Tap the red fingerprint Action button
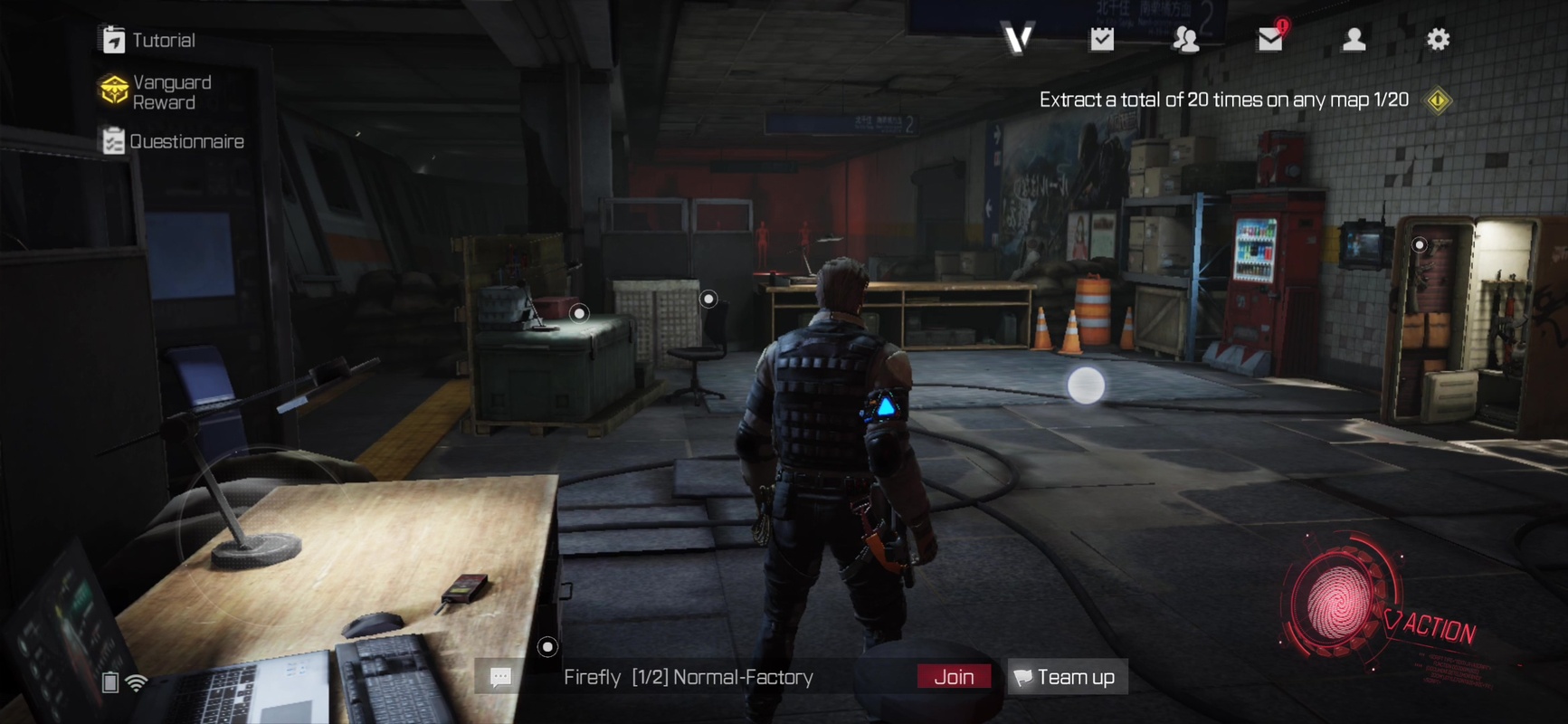The image size is (1568, 724). [1337, 599]
